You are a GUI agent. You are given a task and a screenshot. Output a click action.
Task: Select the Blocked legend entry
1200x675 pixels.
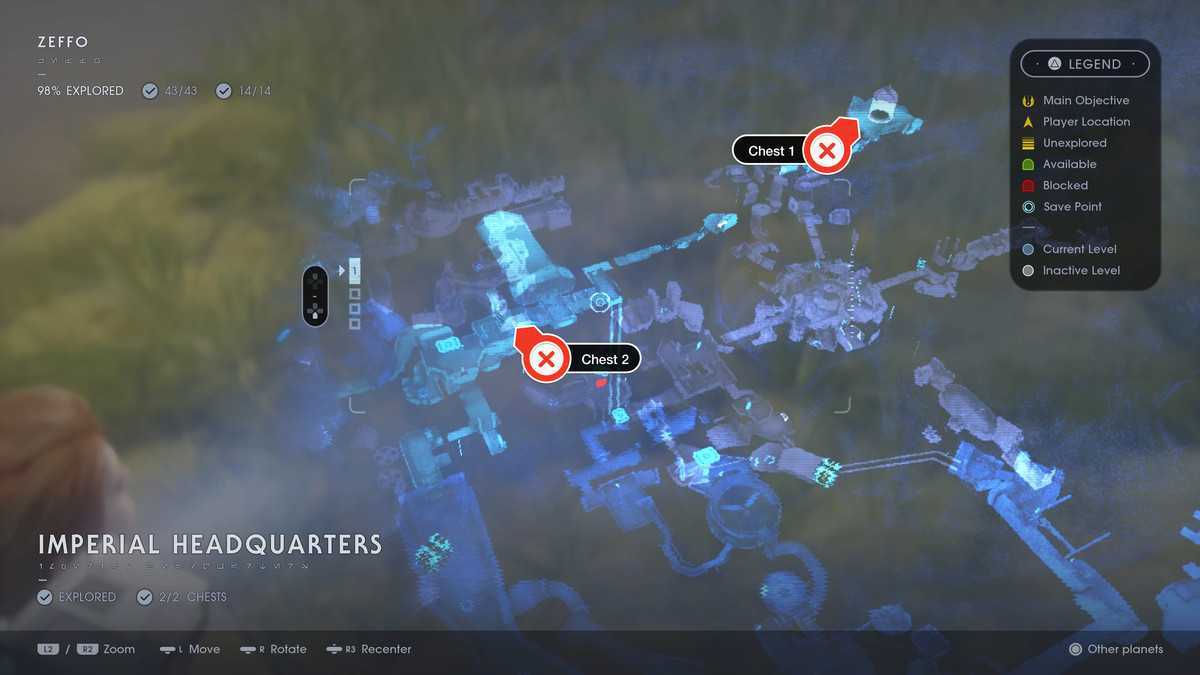[1065, 185]
